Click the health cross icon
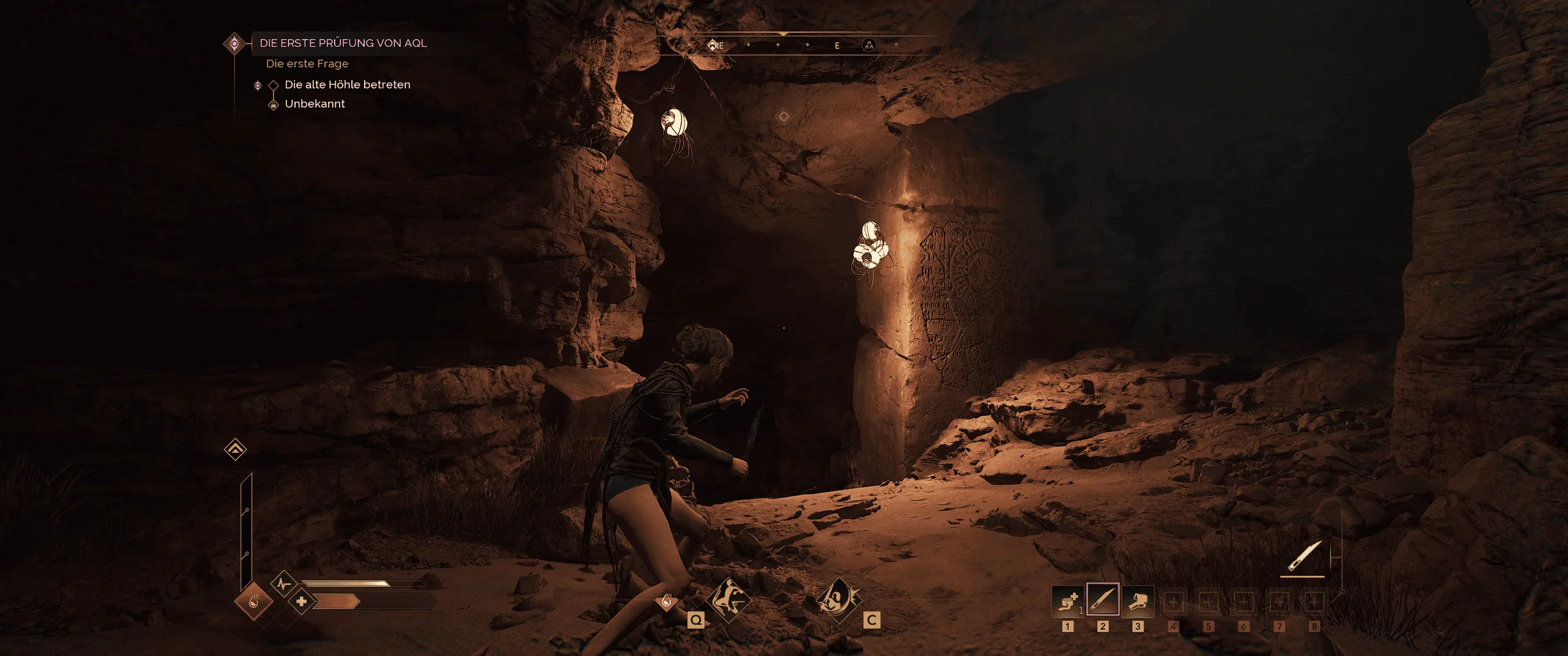 point(301,602)
